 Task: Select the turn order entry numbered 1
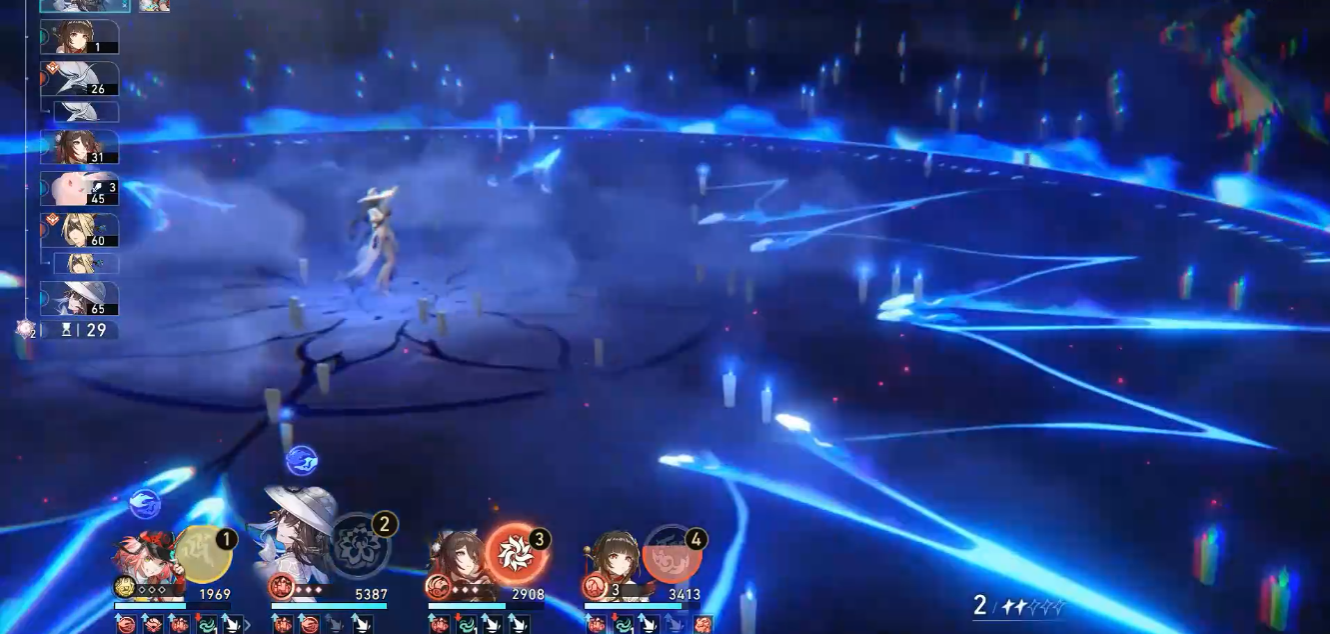pos(79,37)
